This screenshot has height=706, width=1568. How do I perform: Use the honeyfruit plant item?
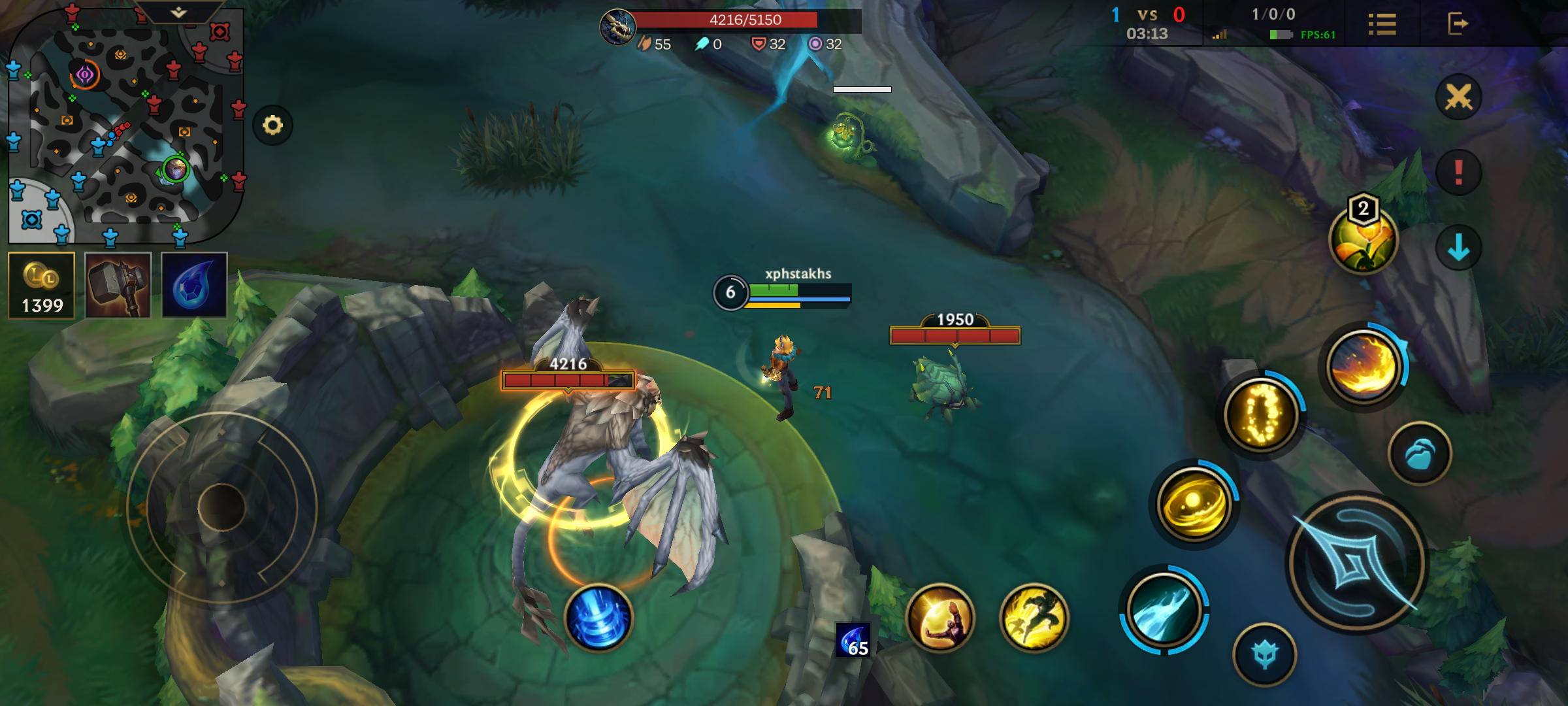(x=1363, y=240)
